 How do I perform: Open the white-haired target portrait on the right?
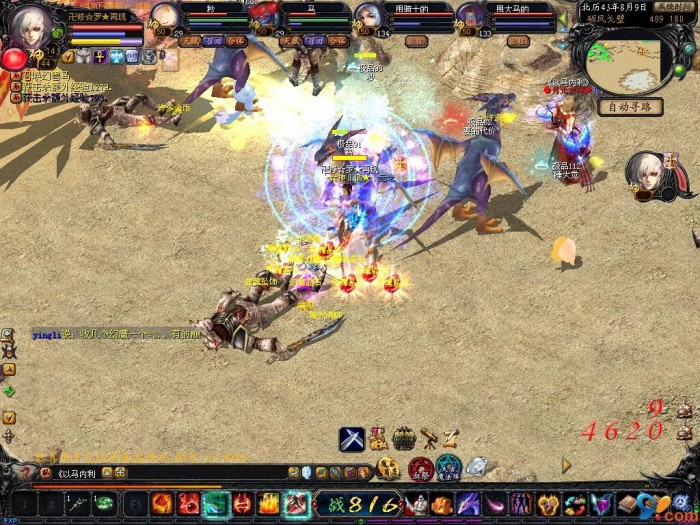click(x=647, y=174)
